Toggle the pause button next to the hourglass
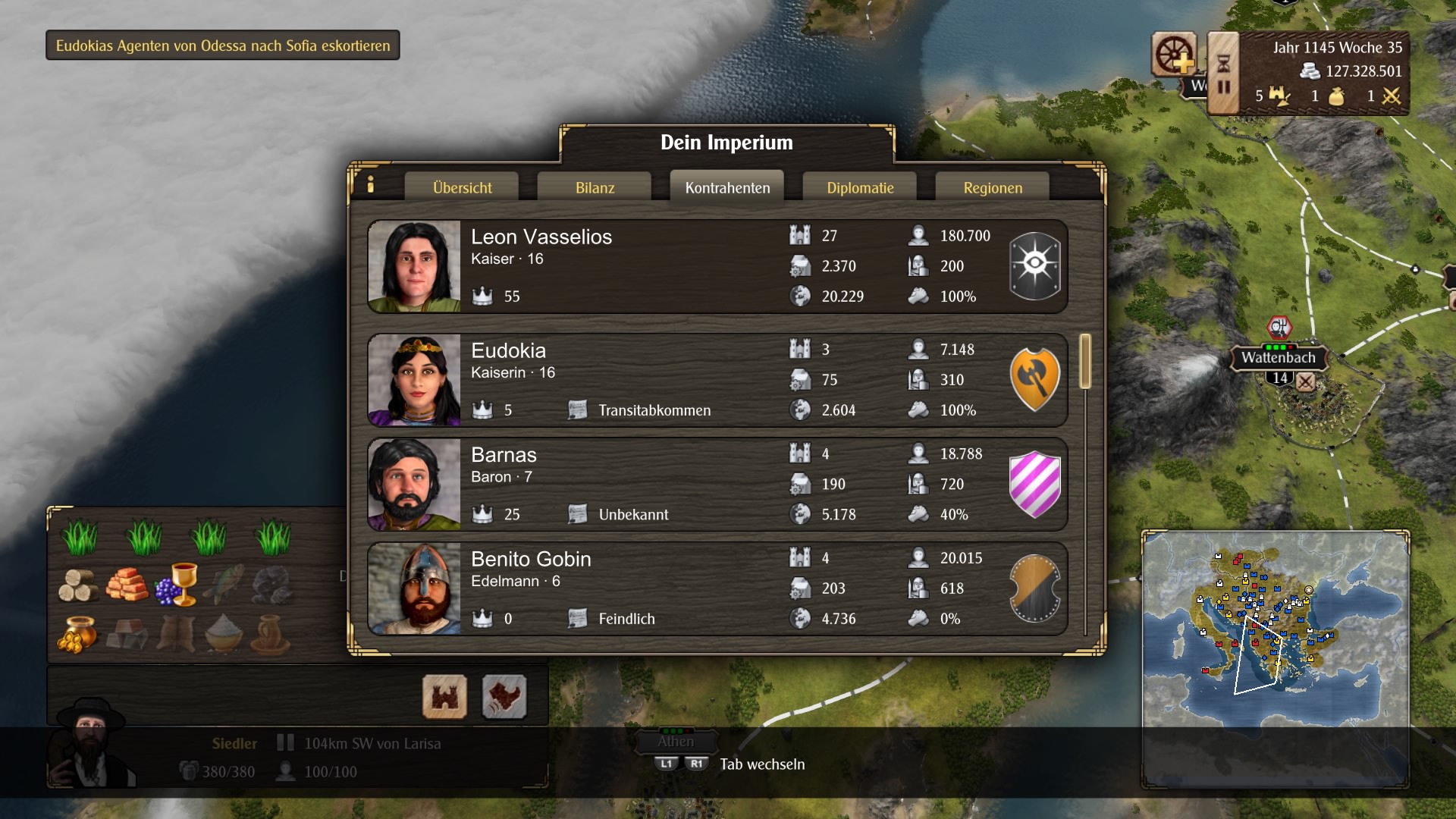This screenshot has height=819, width=1456. (x=1223, y=87)
